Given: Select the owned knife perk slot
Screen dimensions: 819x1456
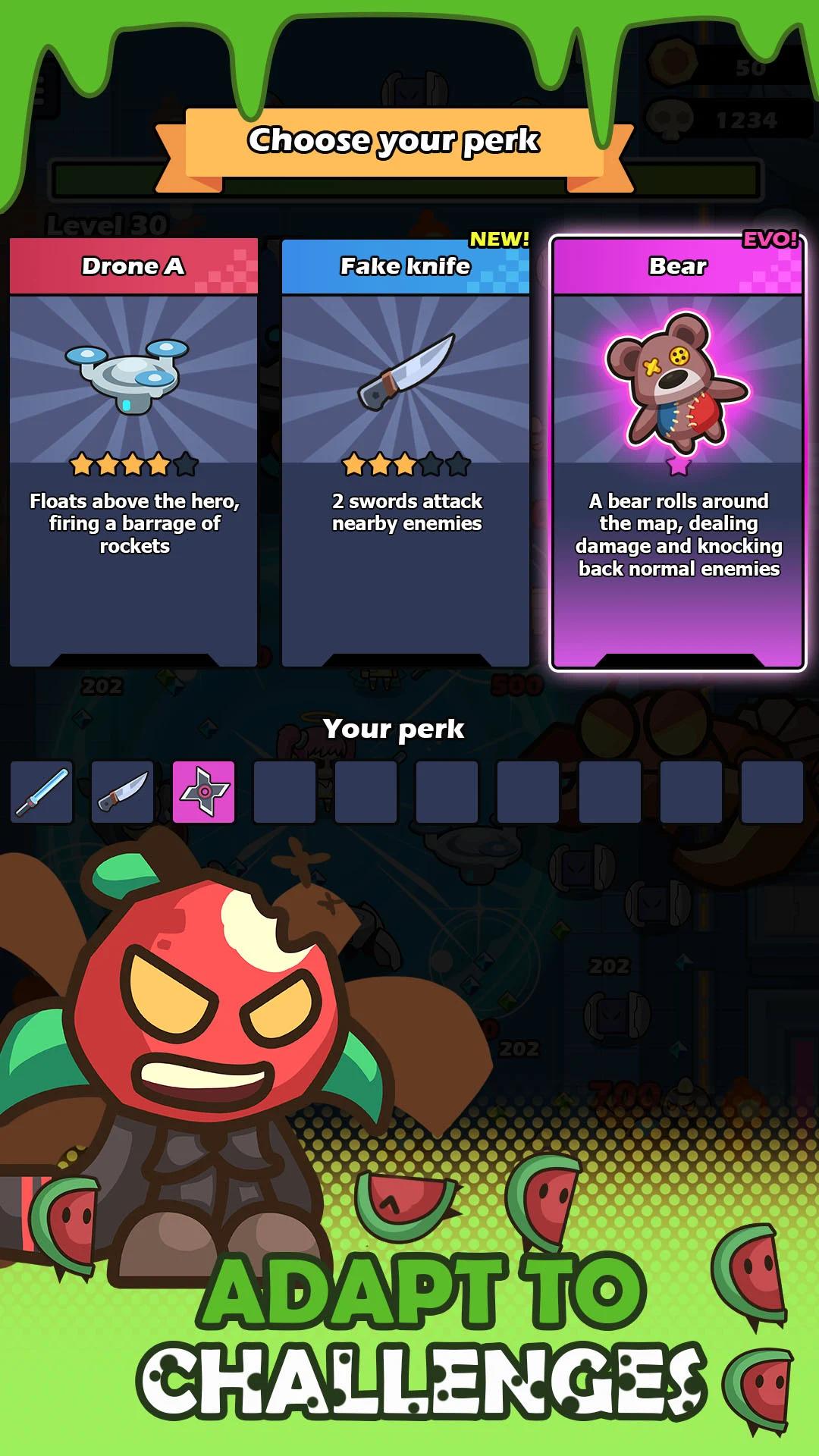Looking at the screenshot, I should pos(123,792).
